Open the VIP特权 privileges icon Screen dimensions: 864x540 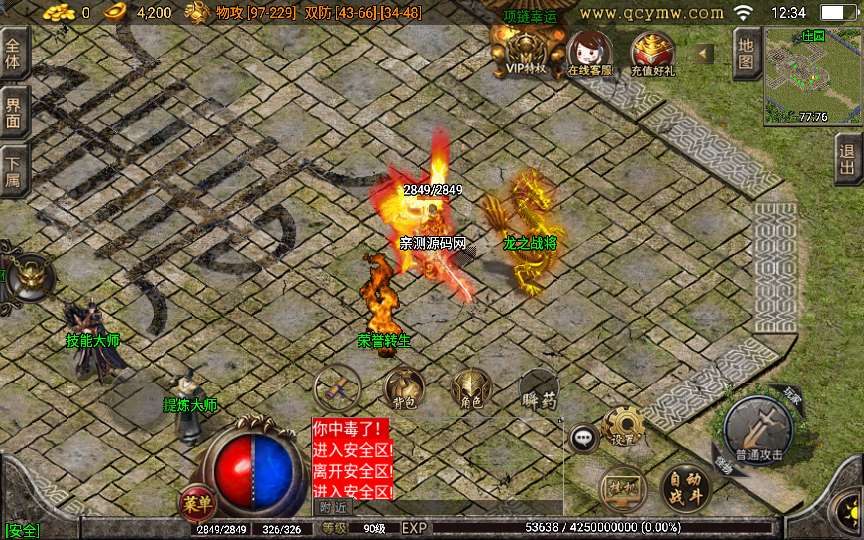[x=525, y=50]
